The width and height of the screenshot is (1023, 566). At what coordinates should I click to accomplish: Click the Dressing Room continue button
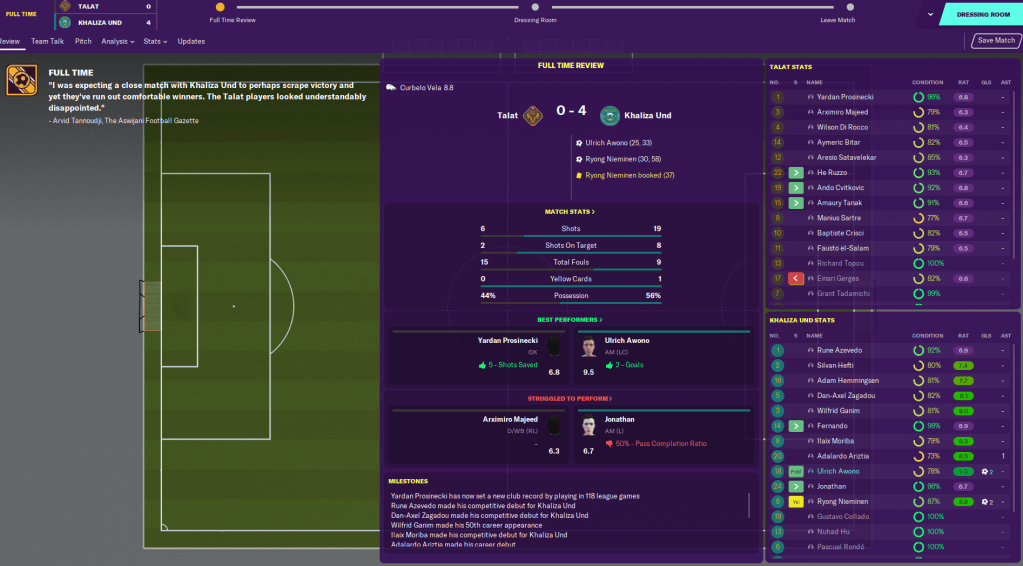(983, 15)
